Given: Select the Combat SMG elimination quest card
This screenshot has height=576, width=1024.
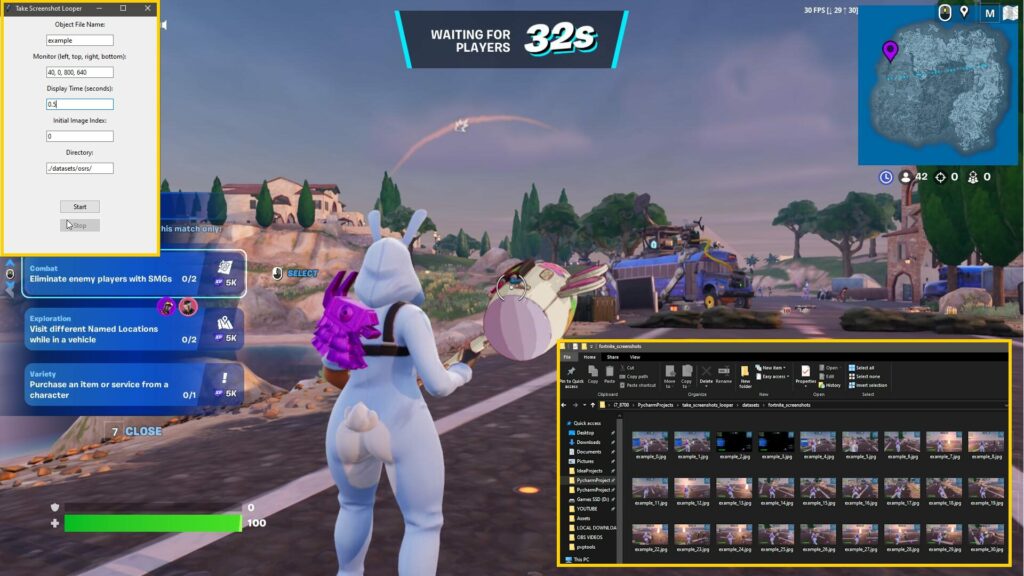Looking at the screenshot, I should click(120, 273).
